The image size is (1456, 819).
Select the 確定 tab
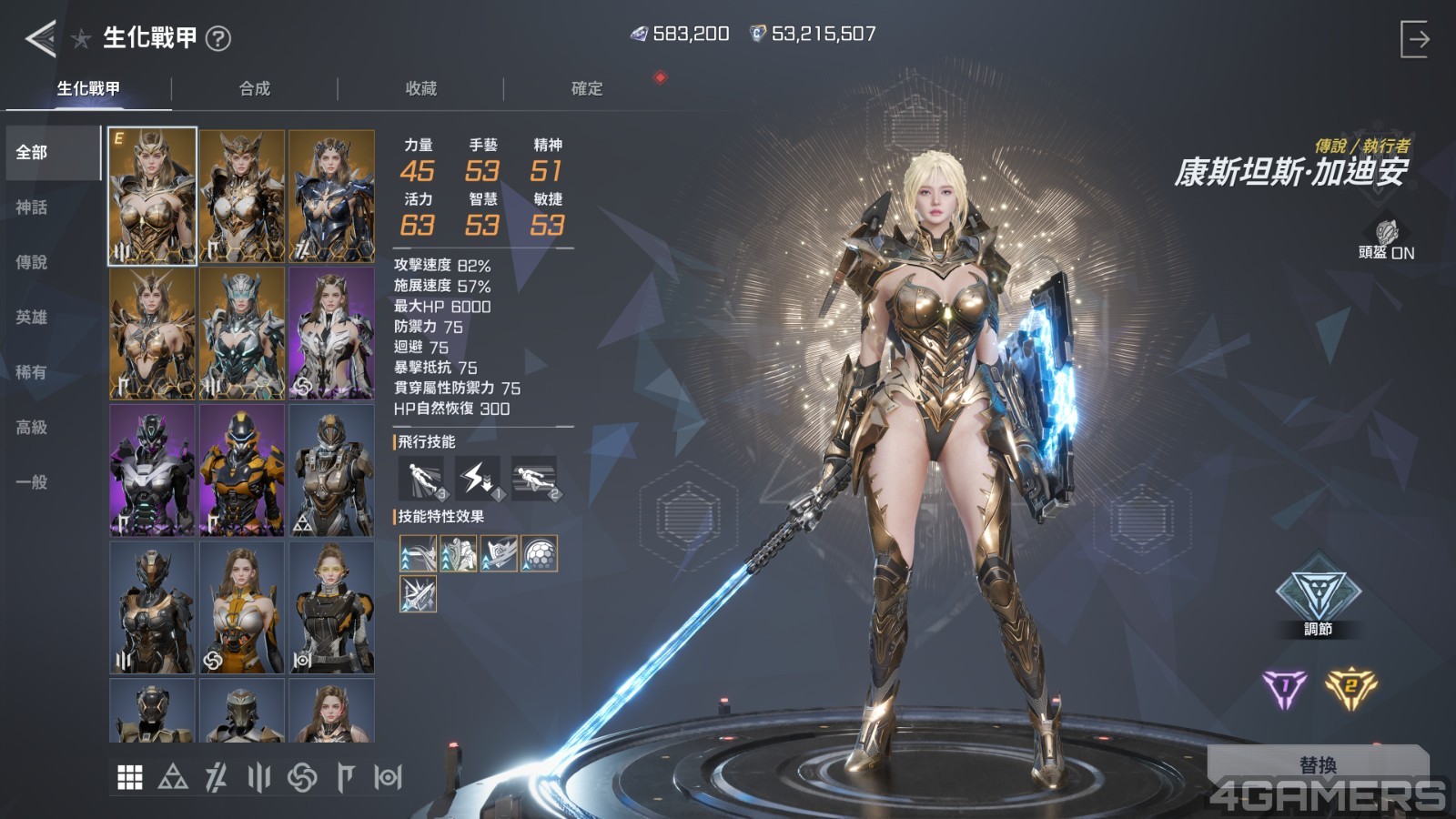point(587,88)
